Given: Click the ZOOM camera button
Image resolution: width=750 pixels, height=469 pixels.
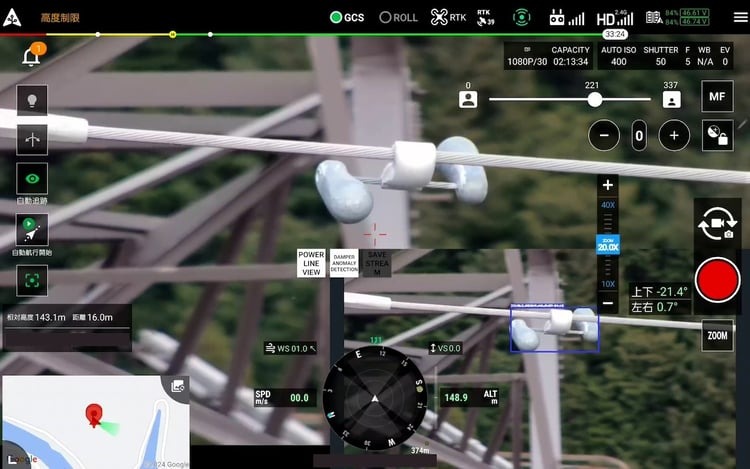Looking at the screenshot, I should click(x=717, y=336).
